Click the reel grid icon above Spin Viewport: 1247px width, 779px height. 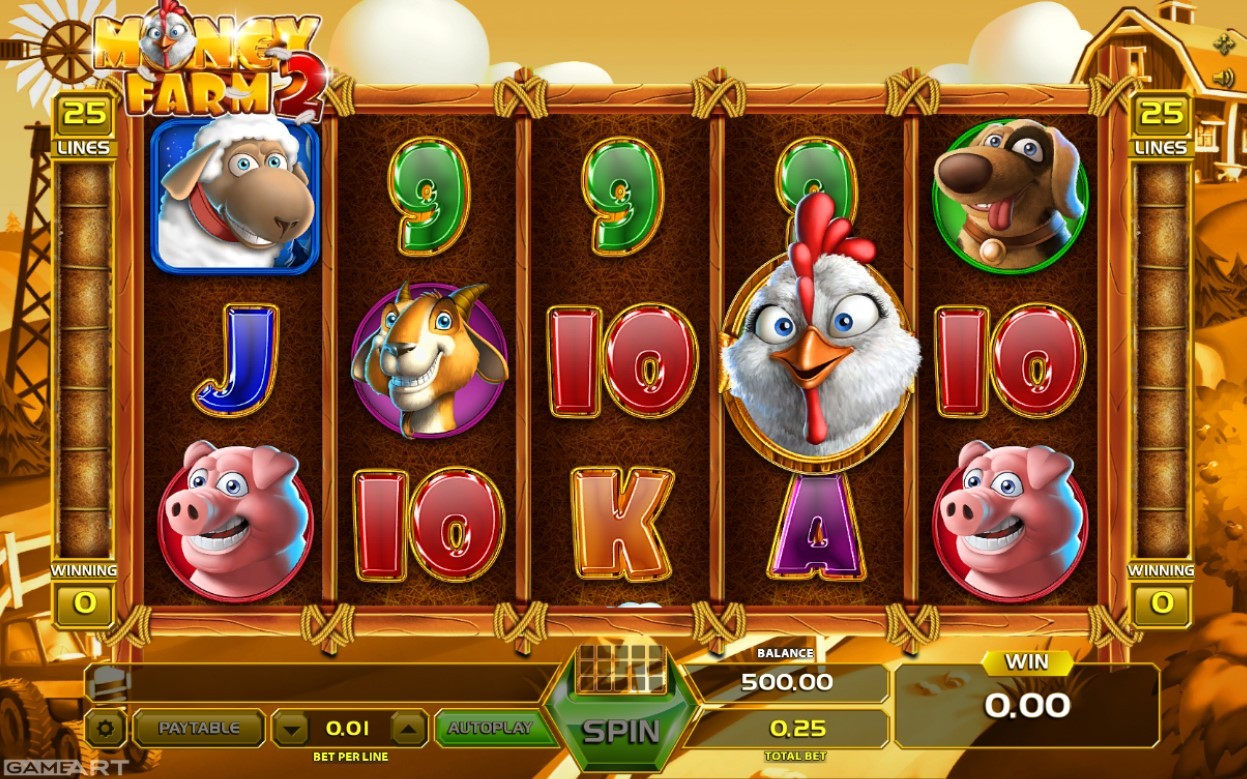[x=621, y=667]
